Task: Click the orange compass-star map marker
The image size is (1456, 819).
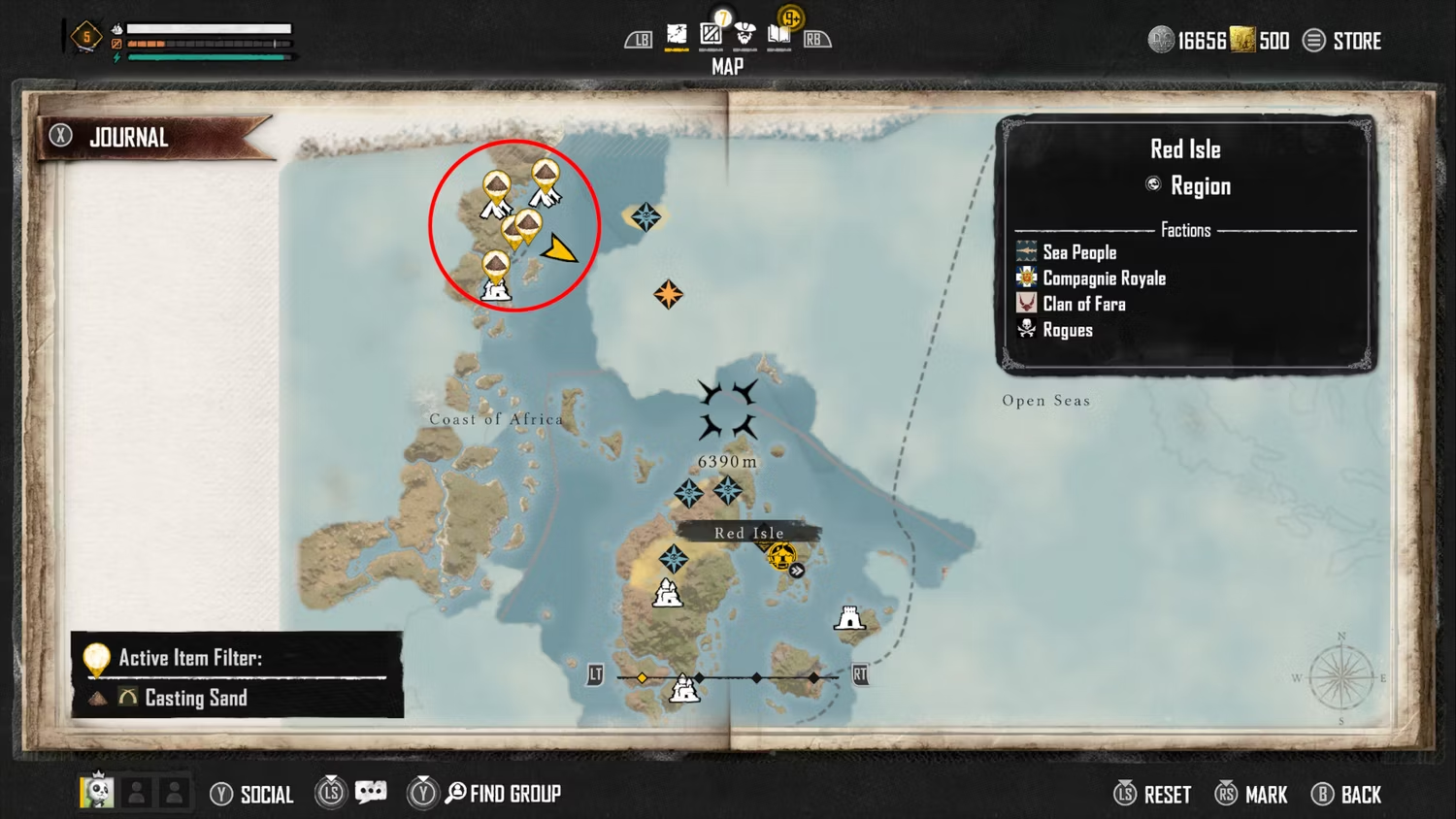Action: point(668,294)
